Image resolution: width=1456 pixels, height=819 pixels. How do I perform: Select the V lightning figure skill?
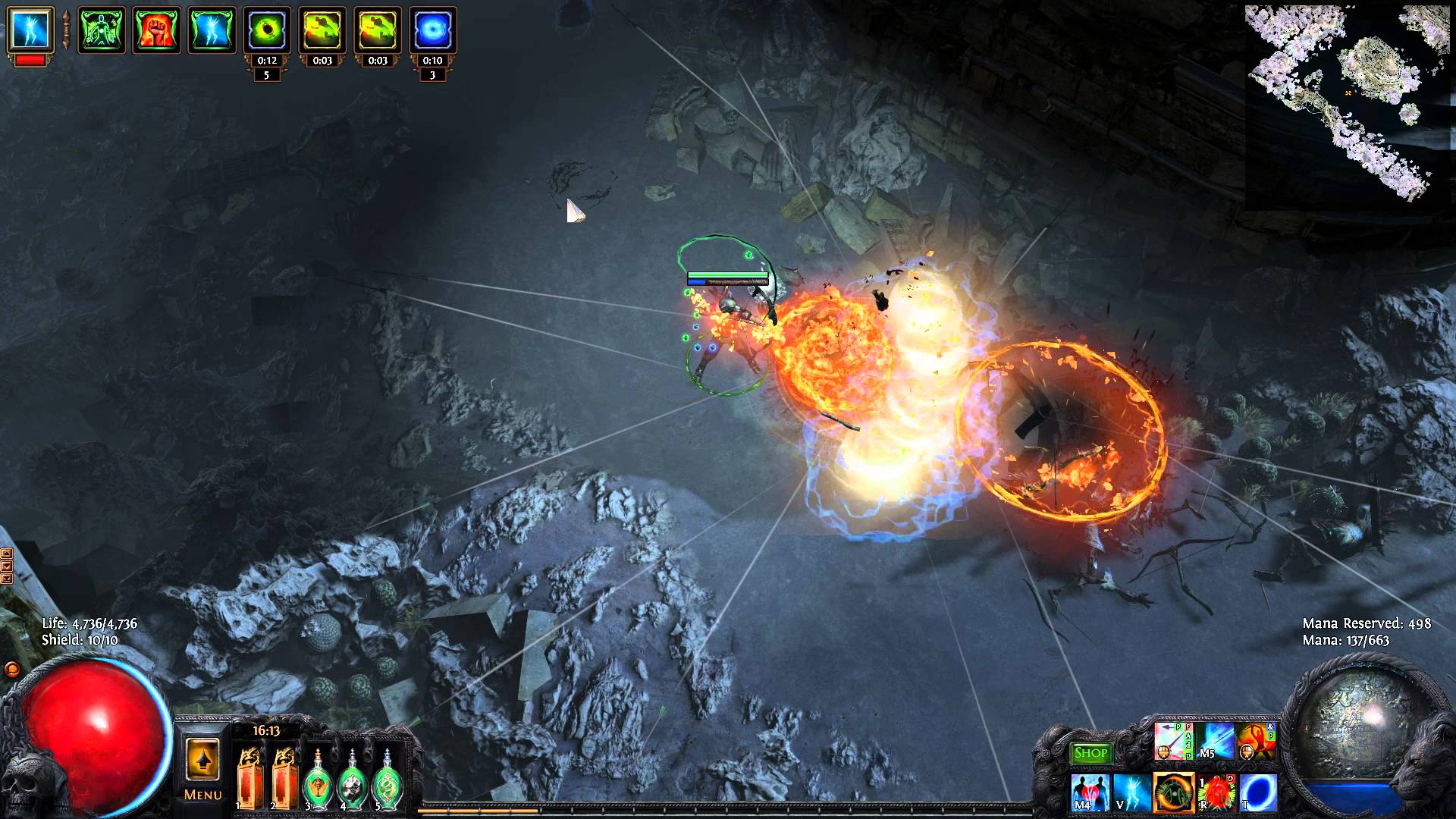(1132, 792)
